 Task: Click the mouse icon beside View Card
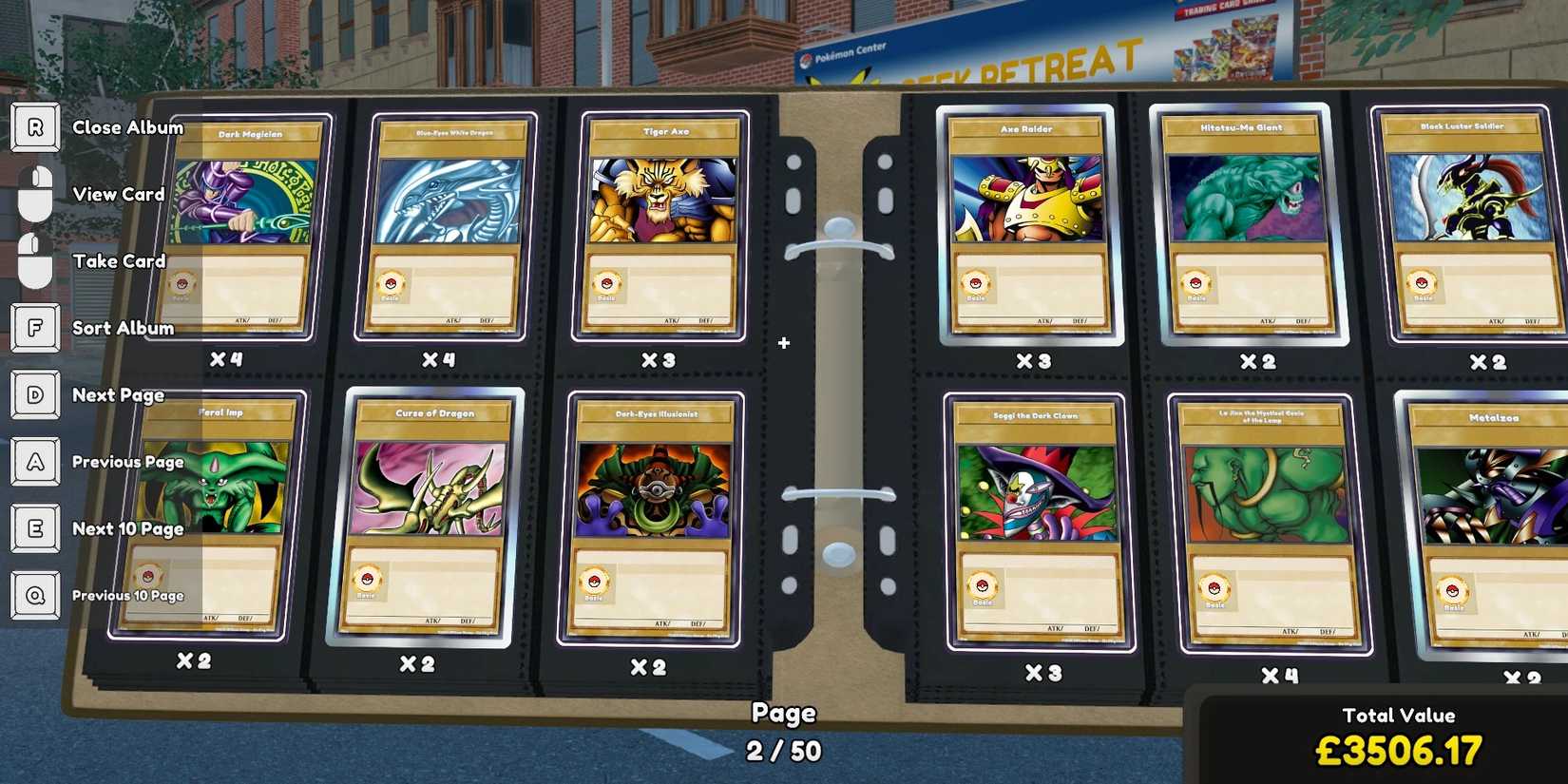35,194
